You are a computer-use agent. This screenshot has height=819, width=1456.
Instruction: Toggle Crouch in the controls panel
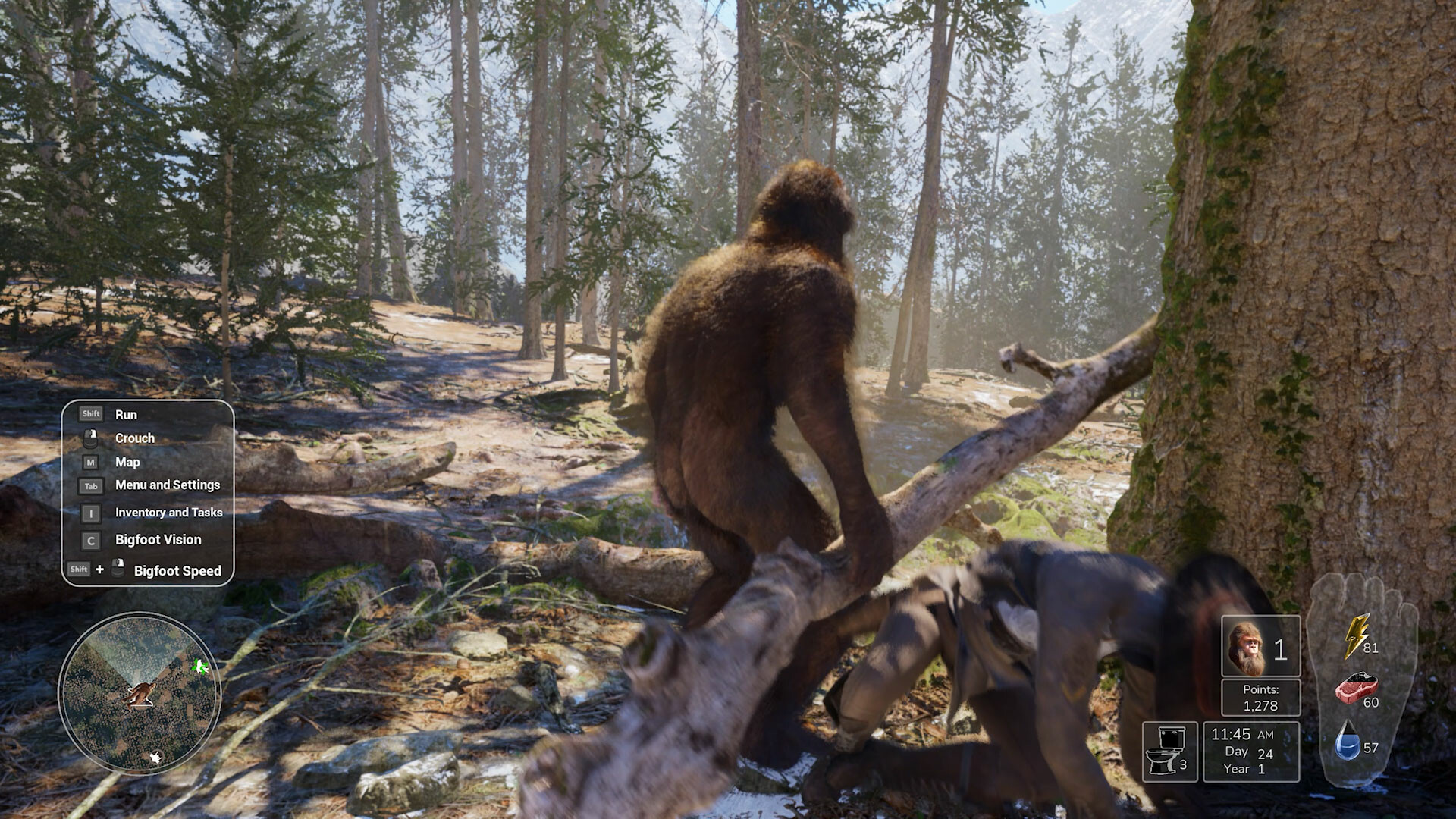pyautogui.click(x=134, y=438)
